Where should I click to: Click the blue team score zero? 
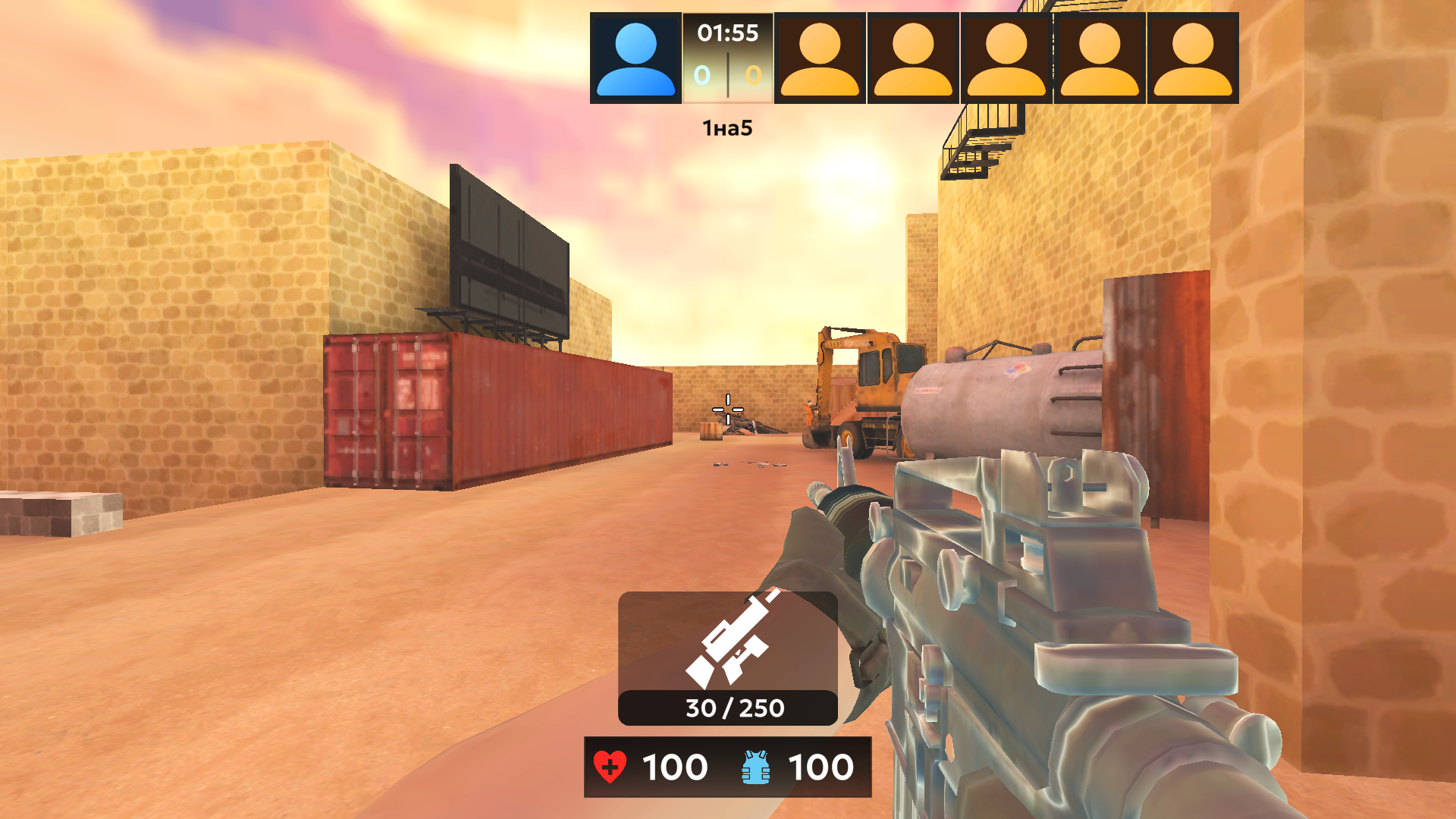[x=701, y=74]
